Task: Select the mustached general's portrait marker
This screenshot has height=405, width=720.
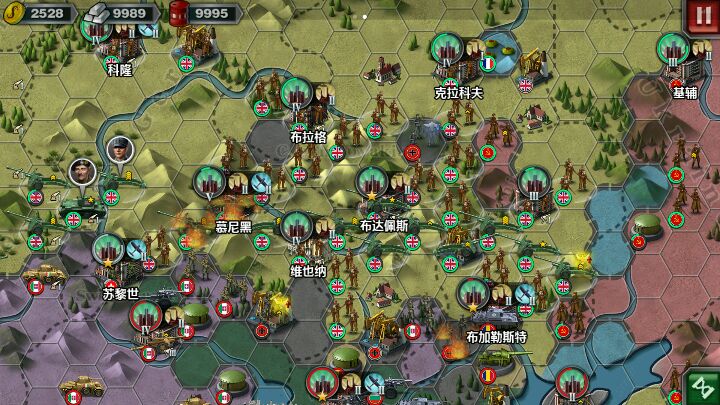Action: click(82, 170)
